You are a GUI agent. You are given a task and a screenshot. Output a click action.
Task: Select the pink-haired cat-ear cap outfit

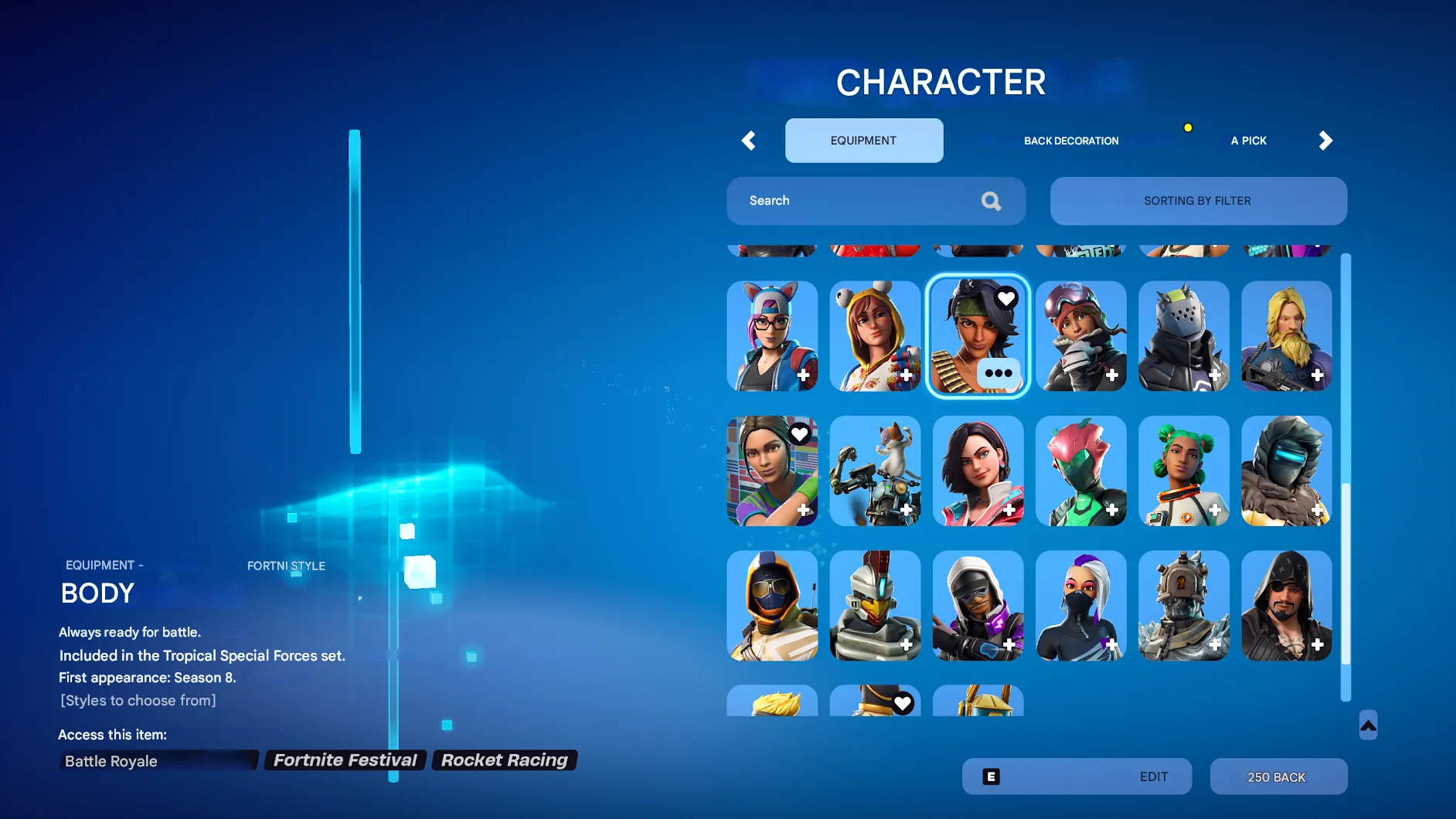click(x=771, y=335)
